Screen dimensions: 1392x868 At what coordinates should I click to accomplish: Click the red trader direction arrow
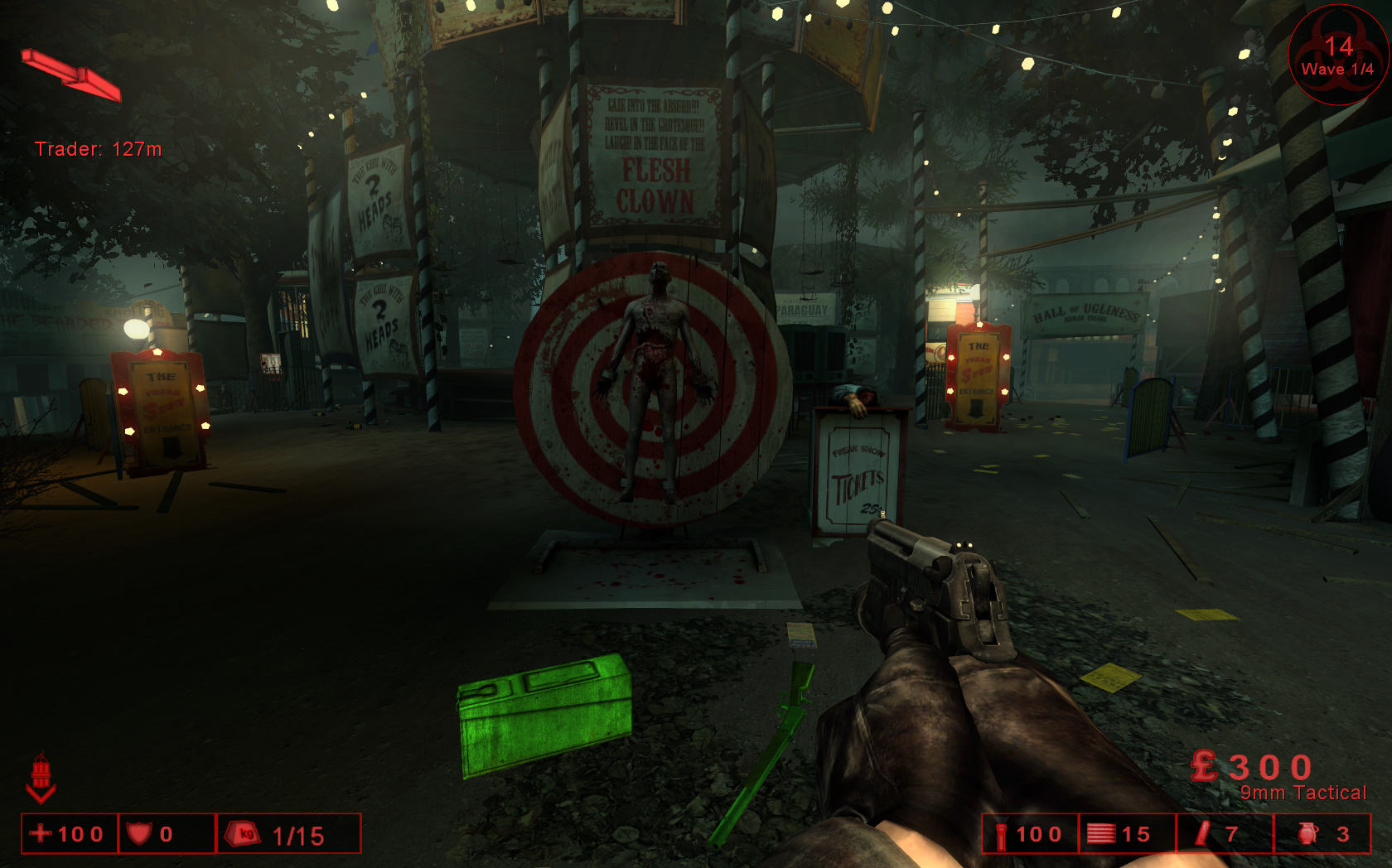click(72, 75)
